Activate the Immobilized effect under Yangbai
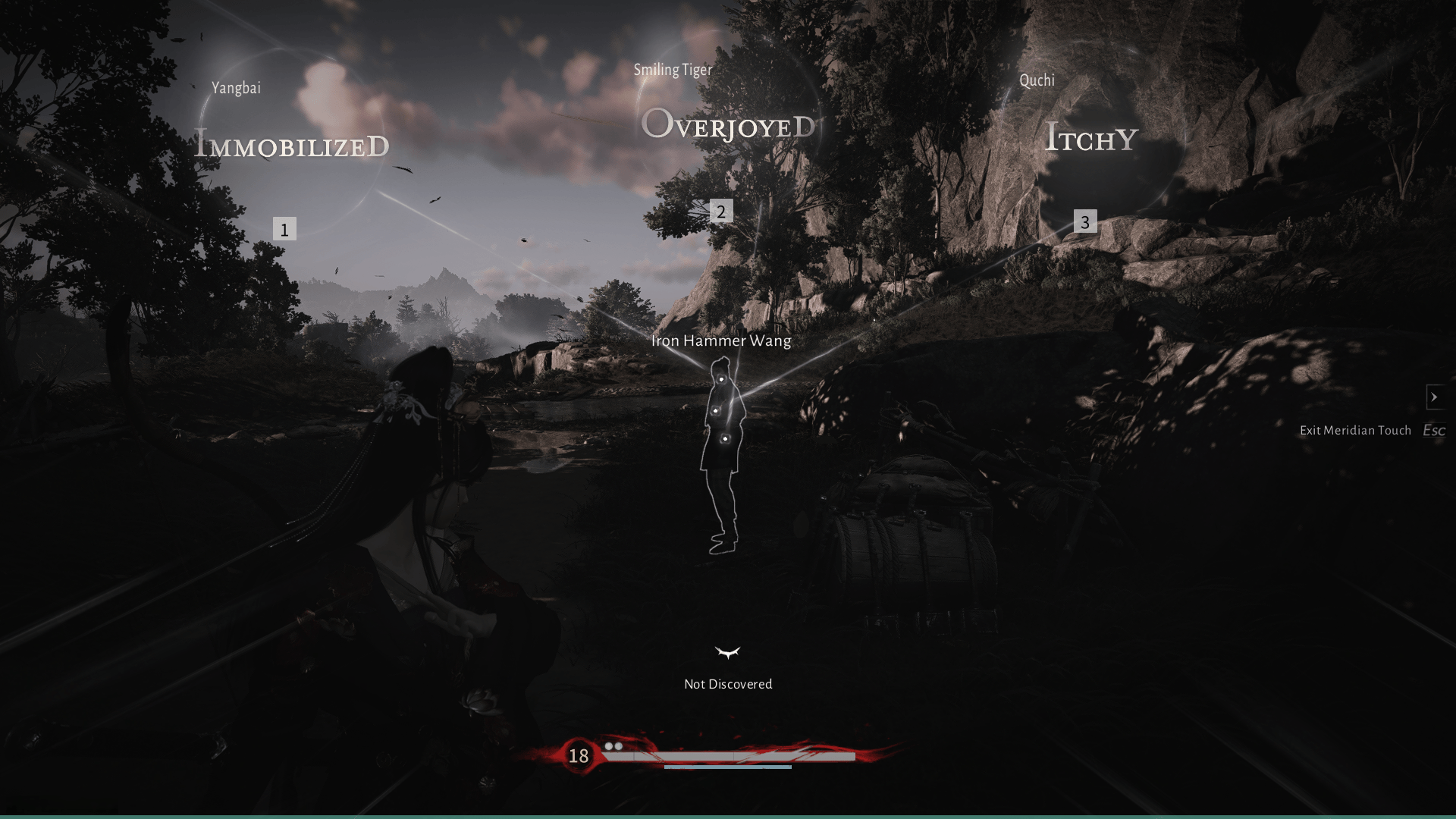Viewport: 1456px width, 819px height. pyautogui.click(x=292, y=144)
